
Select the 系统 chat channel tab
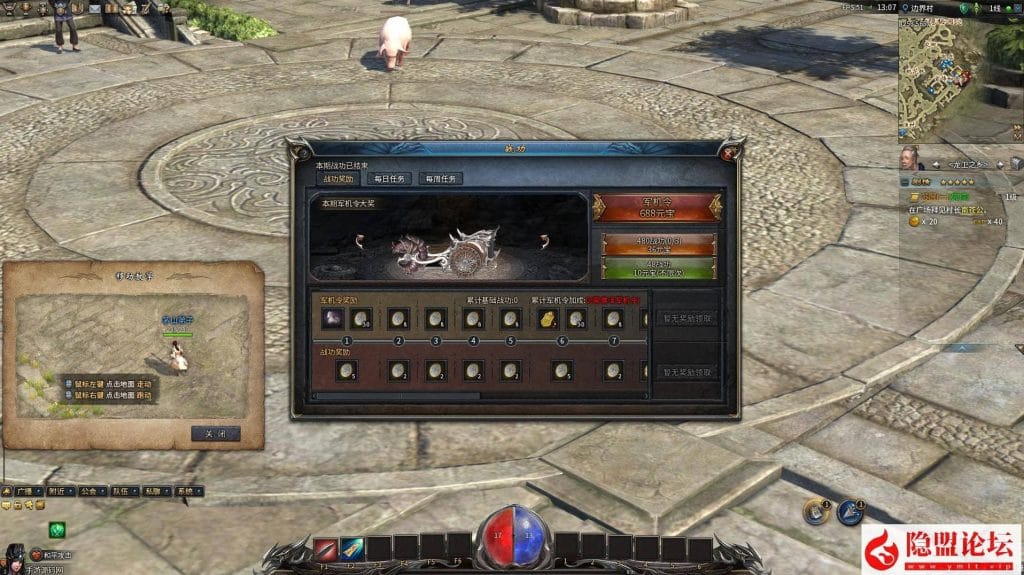(x=185, y=492)
